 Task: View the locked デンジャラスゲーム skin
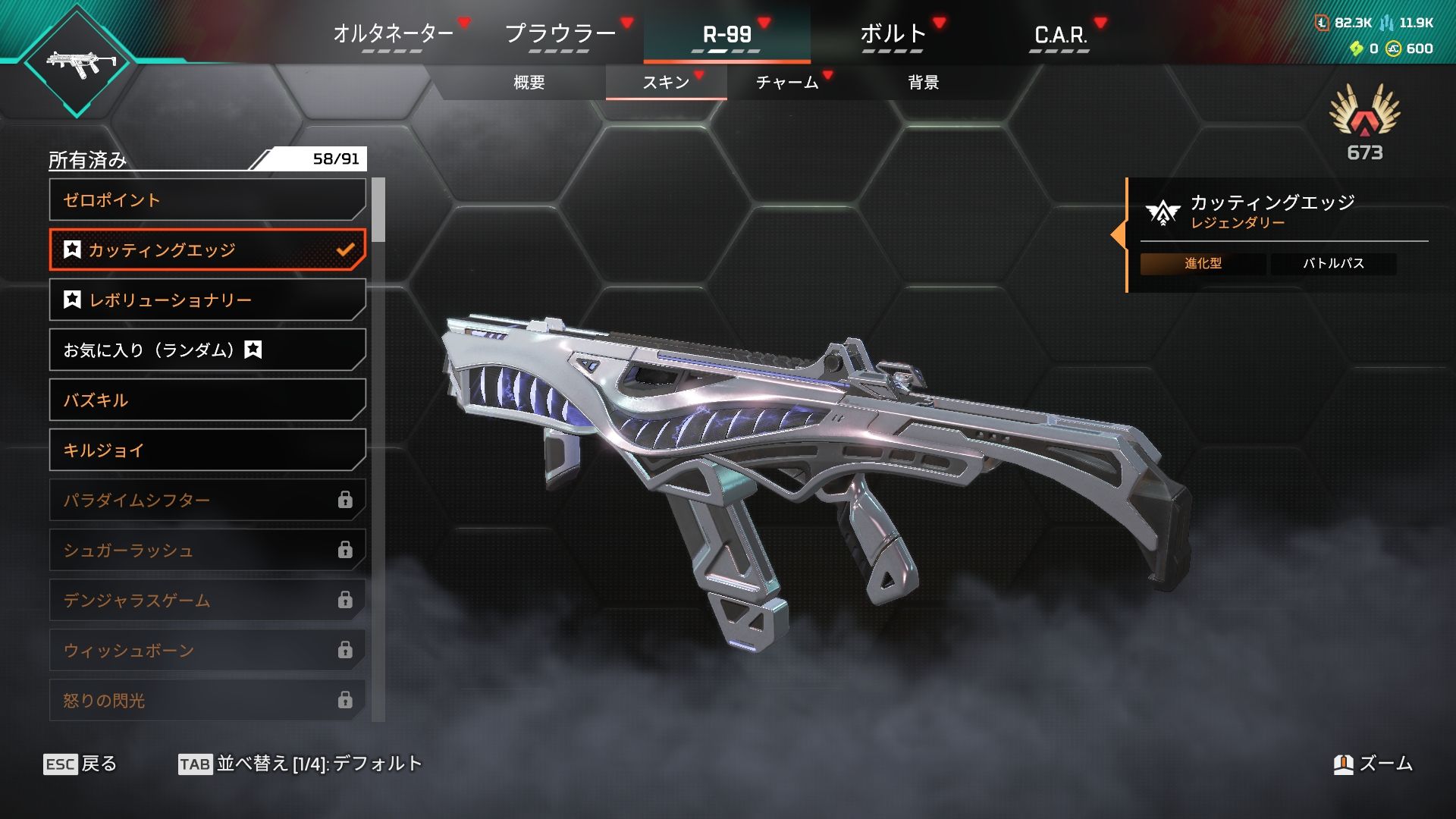click(207, 601)
